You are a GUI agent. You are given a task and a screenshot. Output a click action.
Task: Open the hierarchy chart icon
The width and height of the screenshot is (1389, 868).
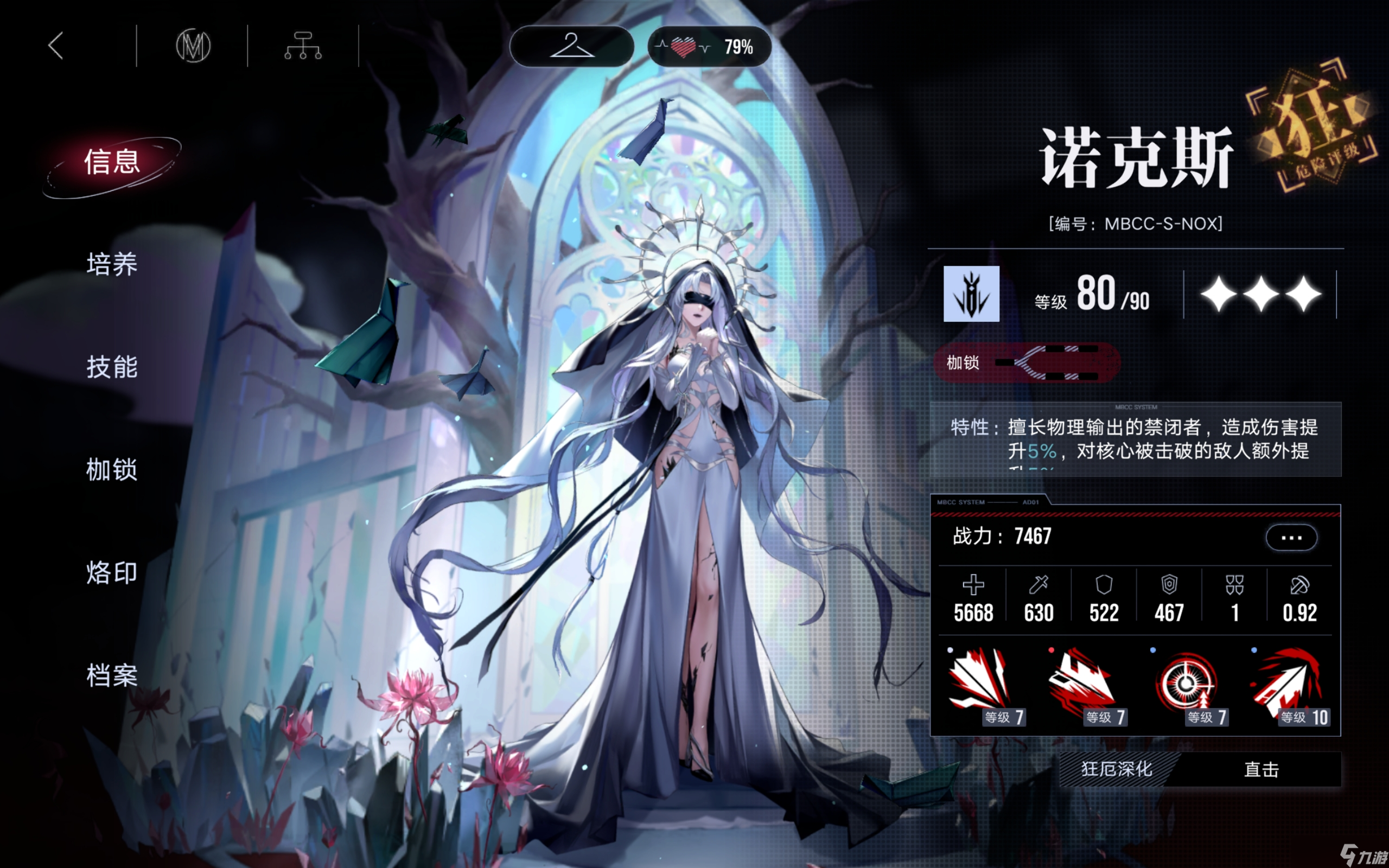303,46
